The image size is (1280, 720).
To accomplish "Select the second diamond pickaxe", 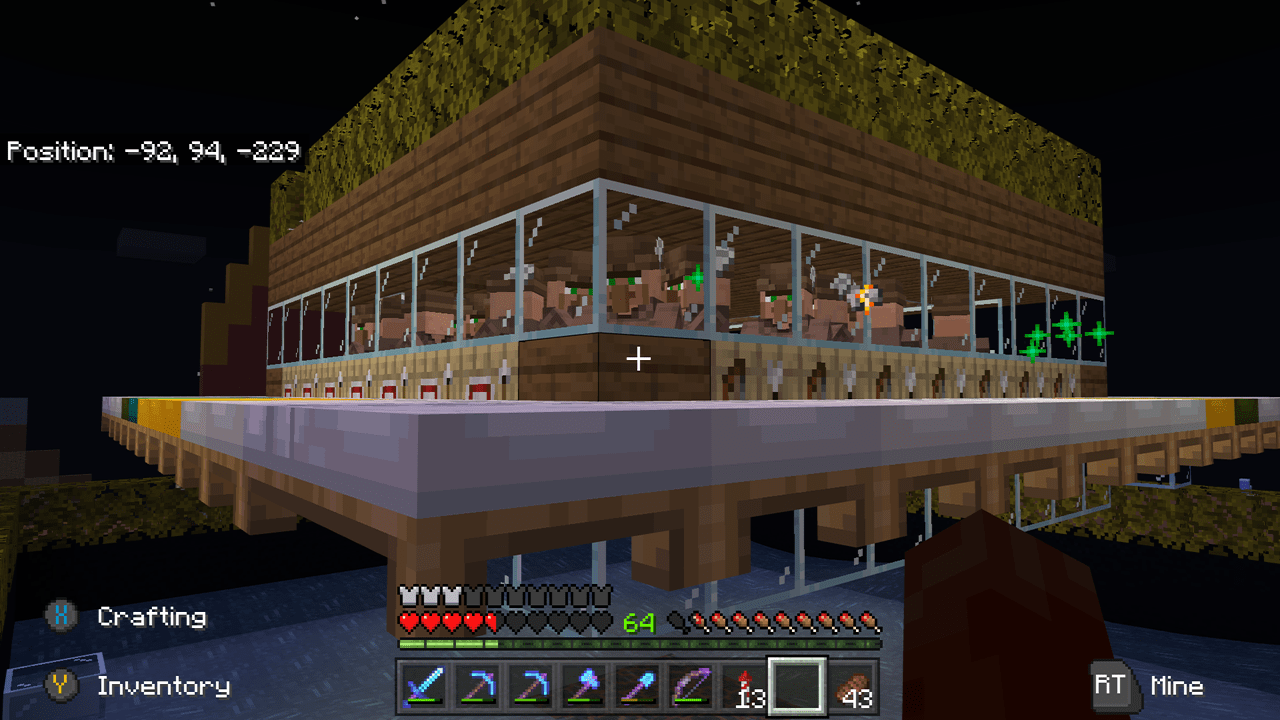I will pyautogui.click(x=531, y=686).
